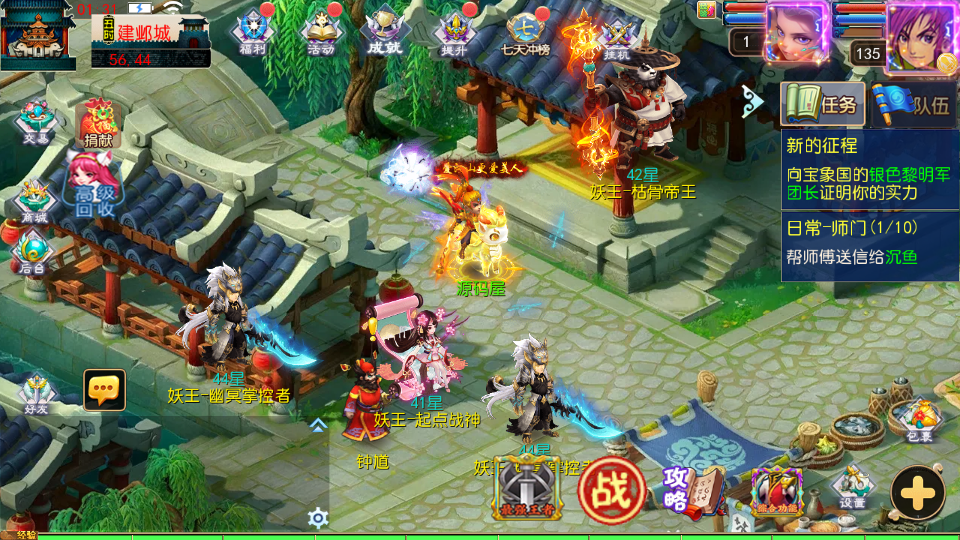Open the orange chat bubble button
960x540 pixels.
pyautogui.click(x=104, y=389)
